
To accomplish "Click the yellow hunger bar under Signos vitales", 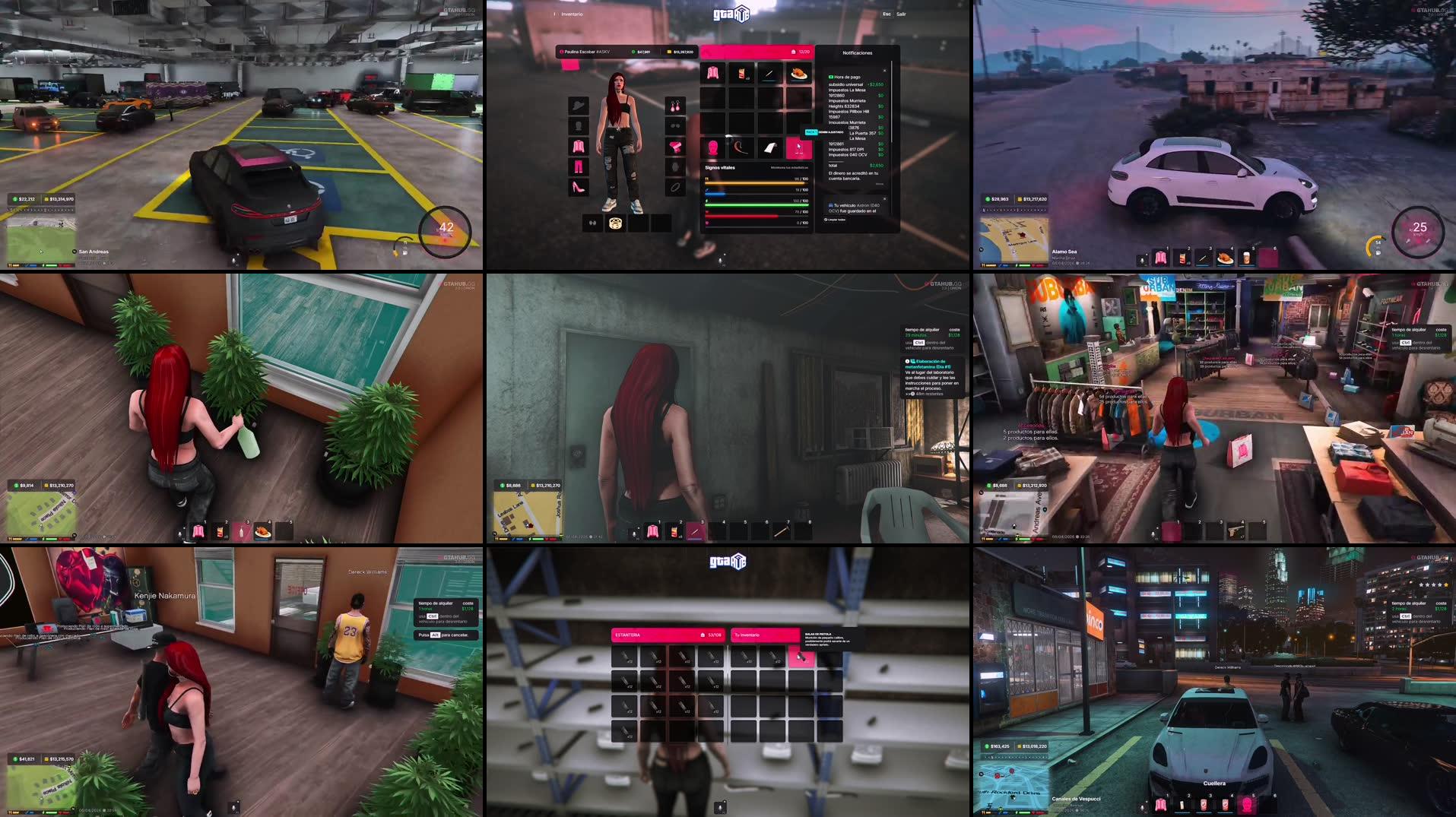I will [x=755, y=183].
